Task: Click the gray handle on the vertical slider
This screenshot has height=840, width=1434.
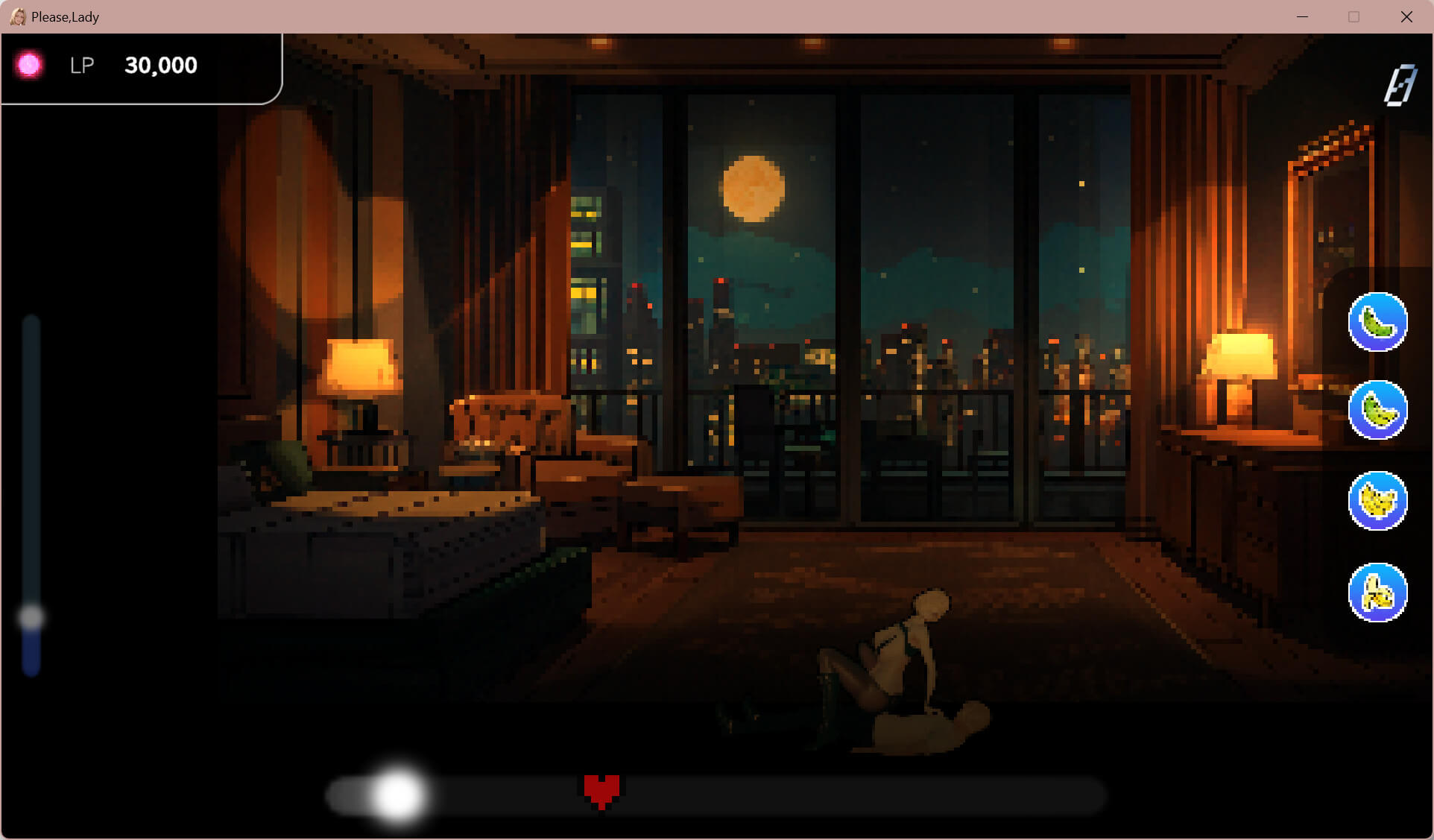Action: tap(31, 617)
